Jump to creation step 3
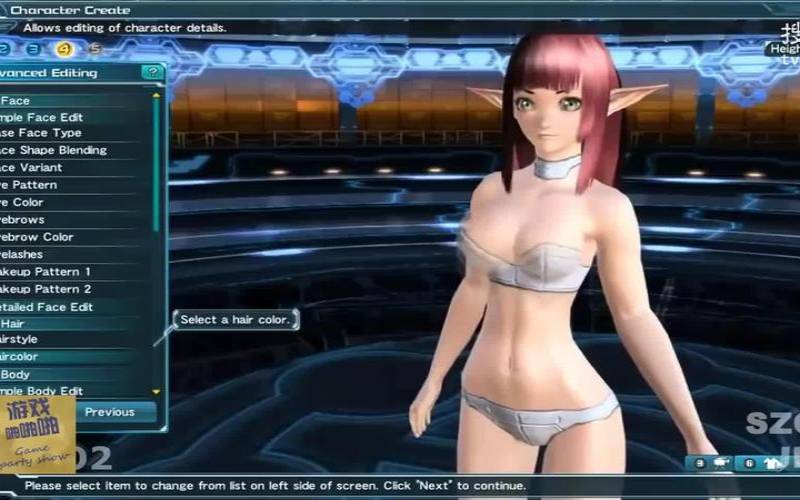 point(33,48)
